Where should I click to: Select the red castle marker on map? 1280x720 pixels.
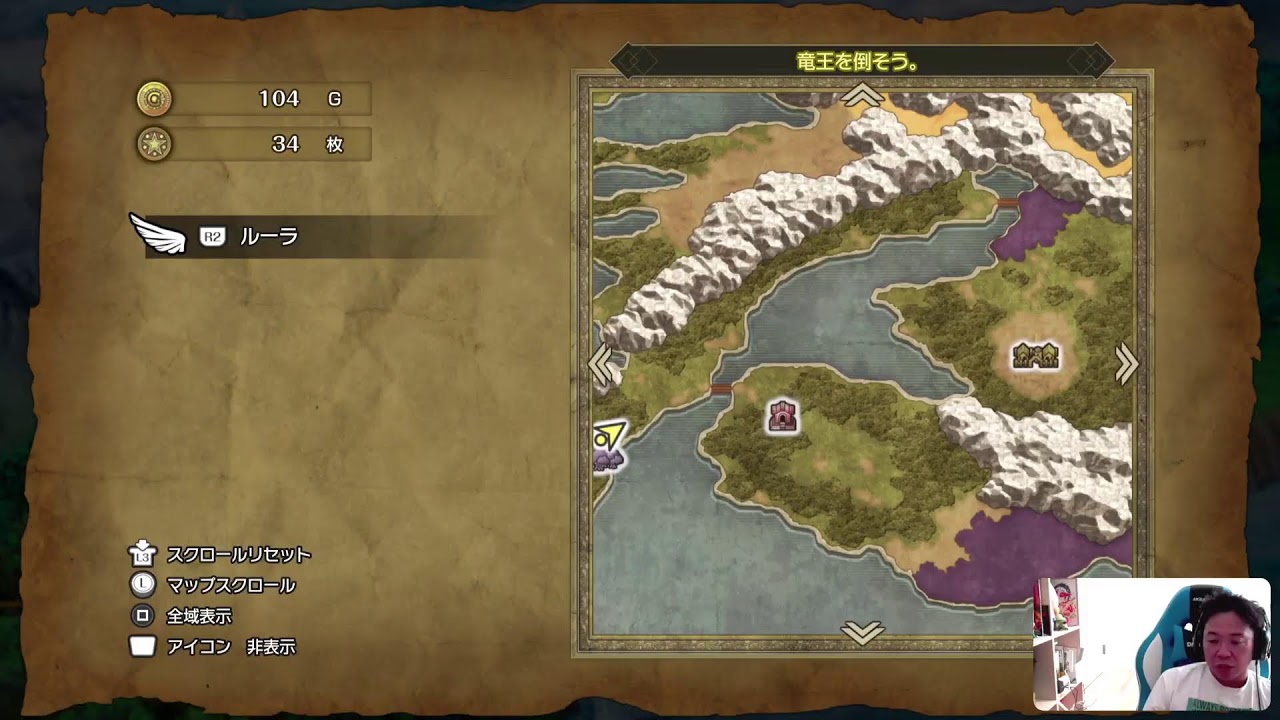pos(782,416)
